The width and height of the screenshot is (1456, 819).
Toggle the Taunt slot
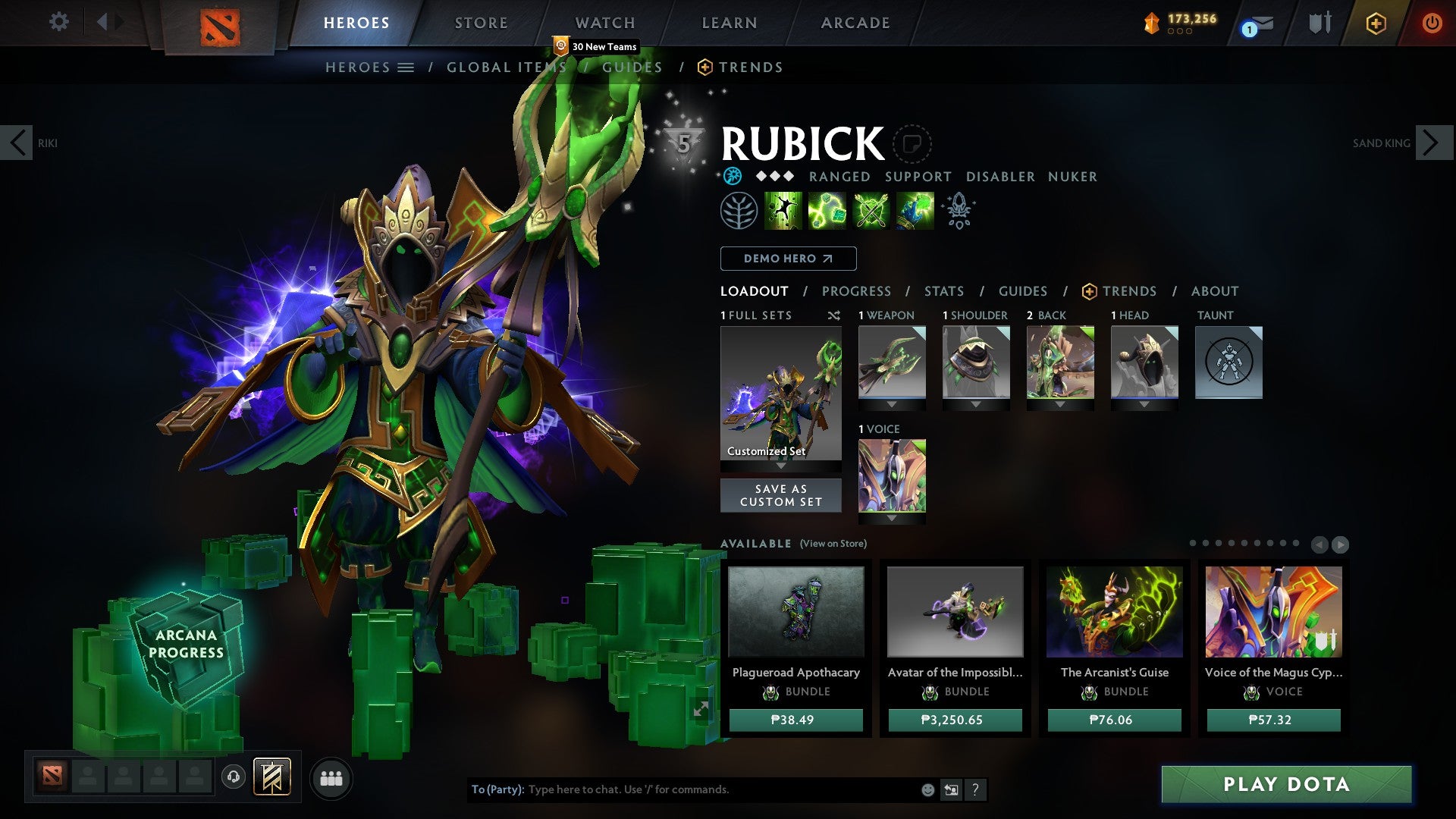1228,362
